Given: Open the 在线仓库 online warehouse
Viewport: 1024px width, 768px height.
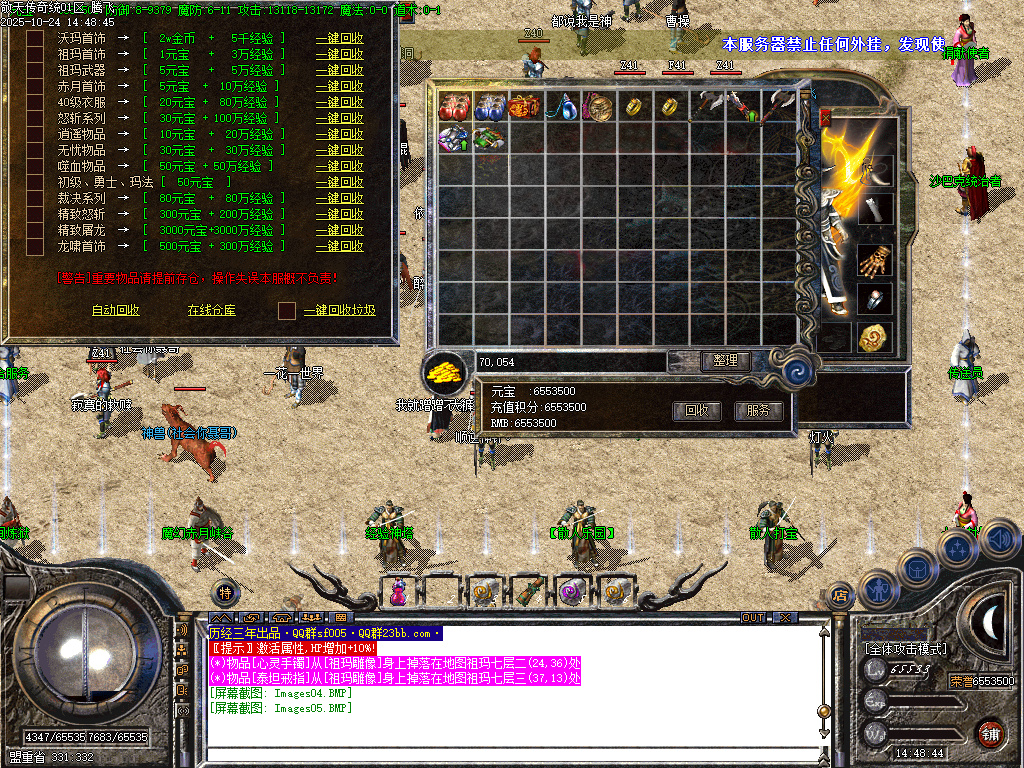Looking at the screenshot, I should (212, 310).
